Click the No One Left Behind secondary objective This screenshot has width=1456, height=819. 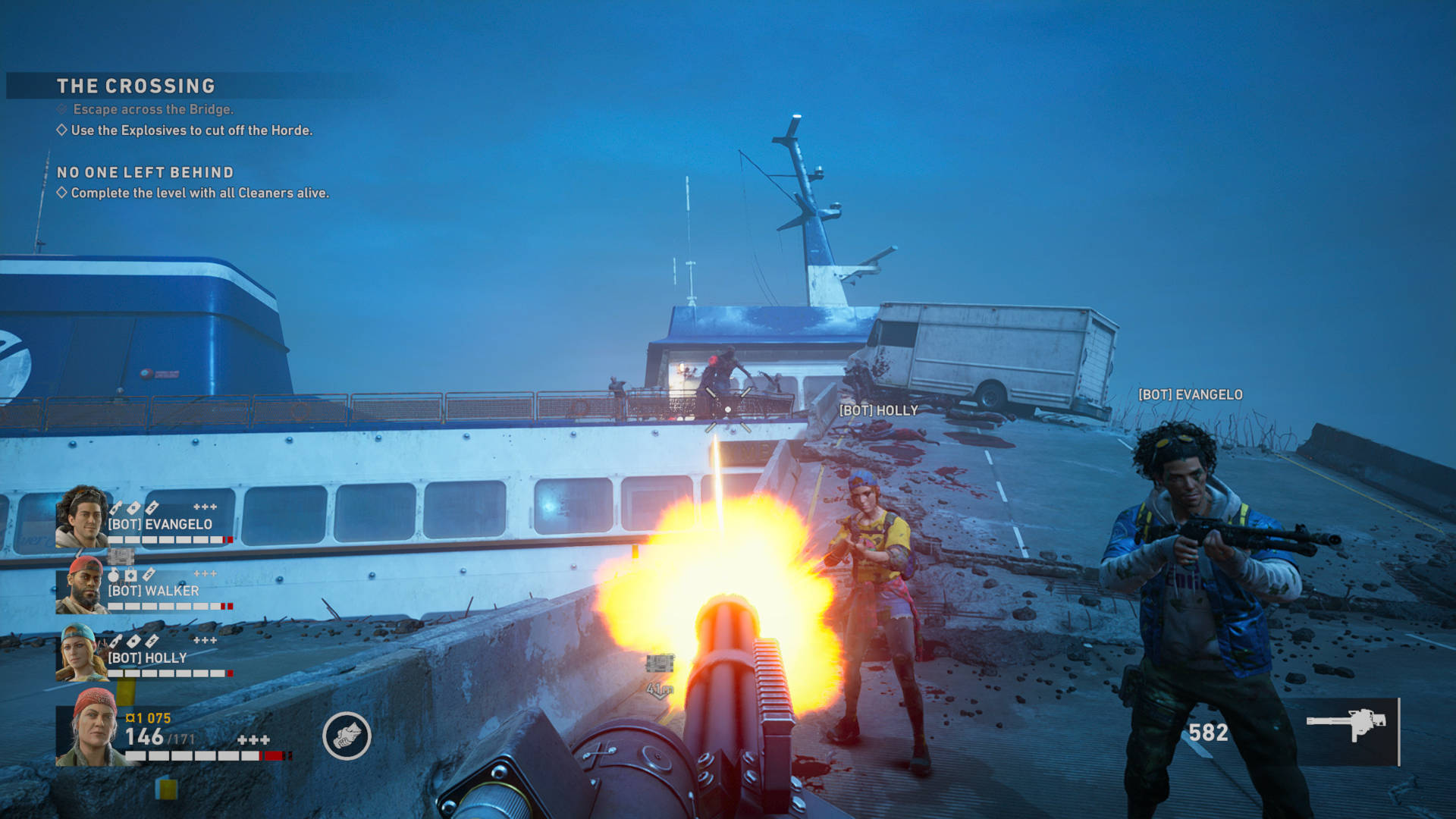(146, 173)
